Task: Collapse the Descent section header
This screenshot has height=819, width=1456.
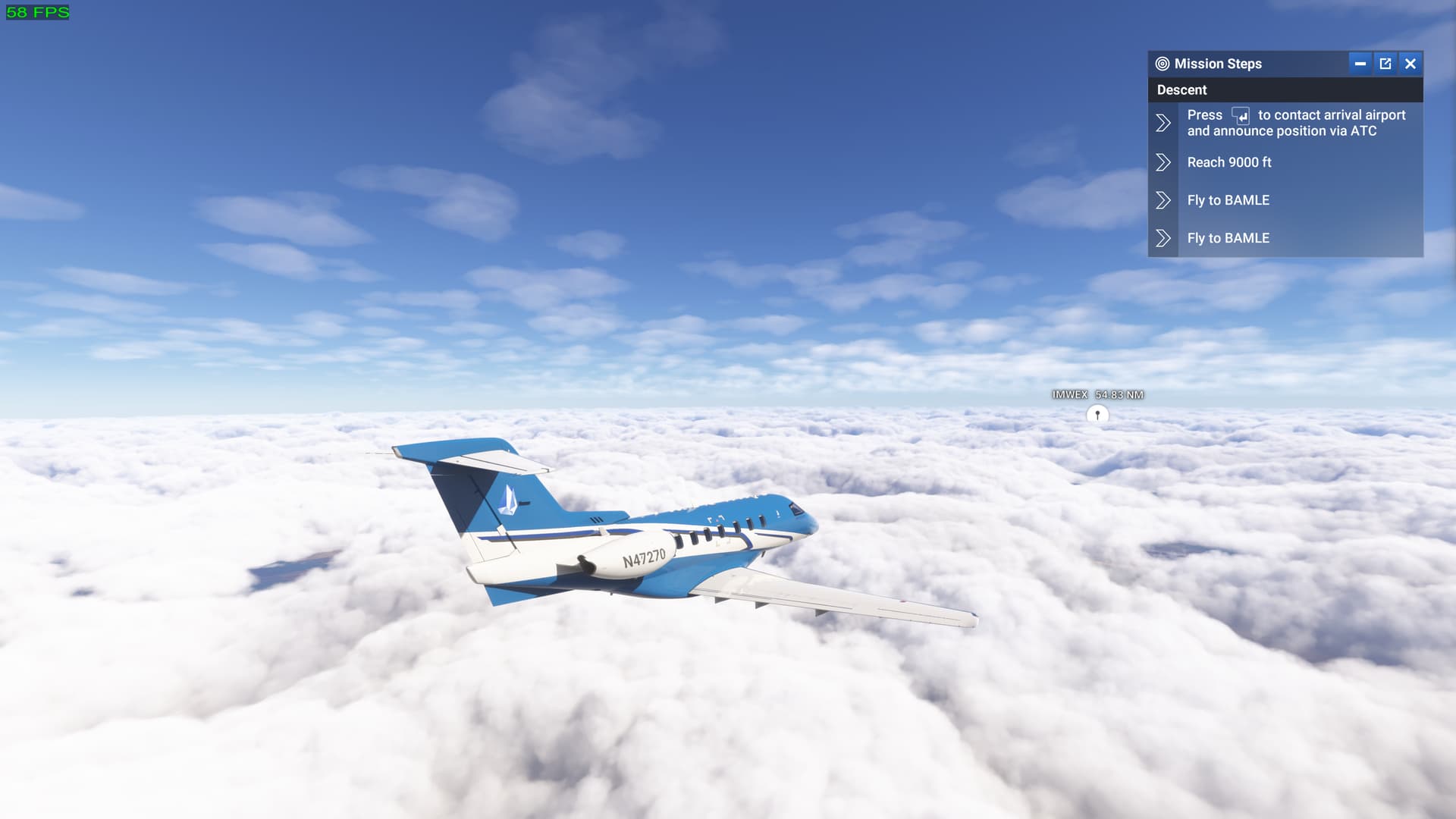Action: 1180,89
